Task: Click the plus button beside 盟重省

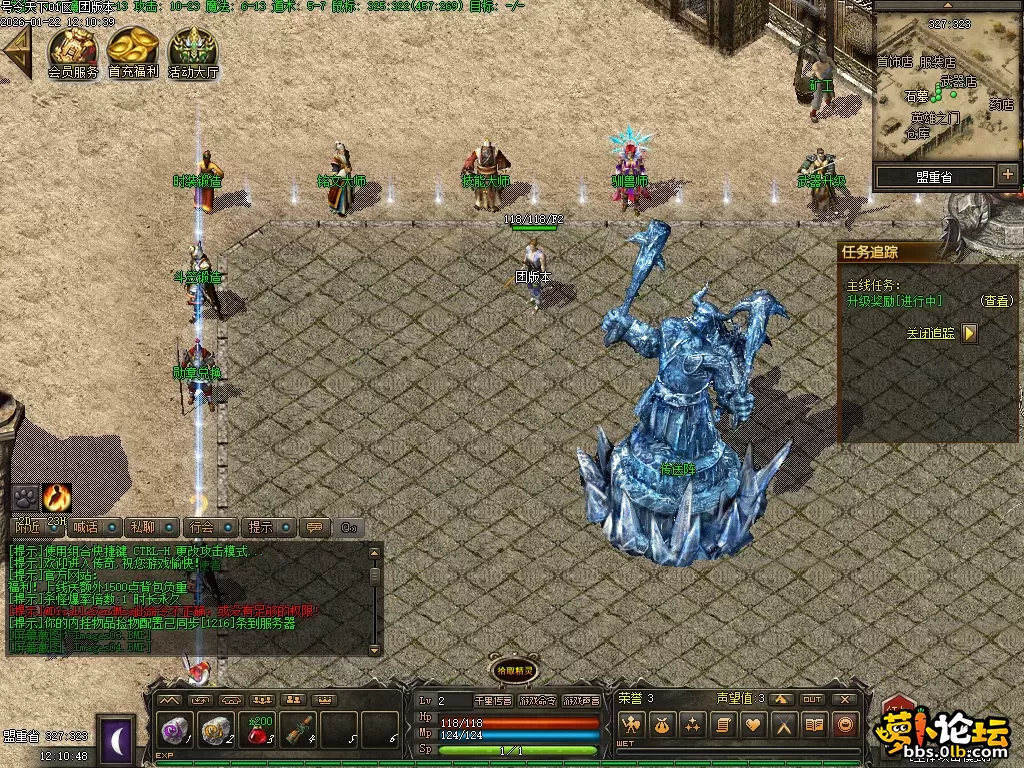Action: 1007,175
